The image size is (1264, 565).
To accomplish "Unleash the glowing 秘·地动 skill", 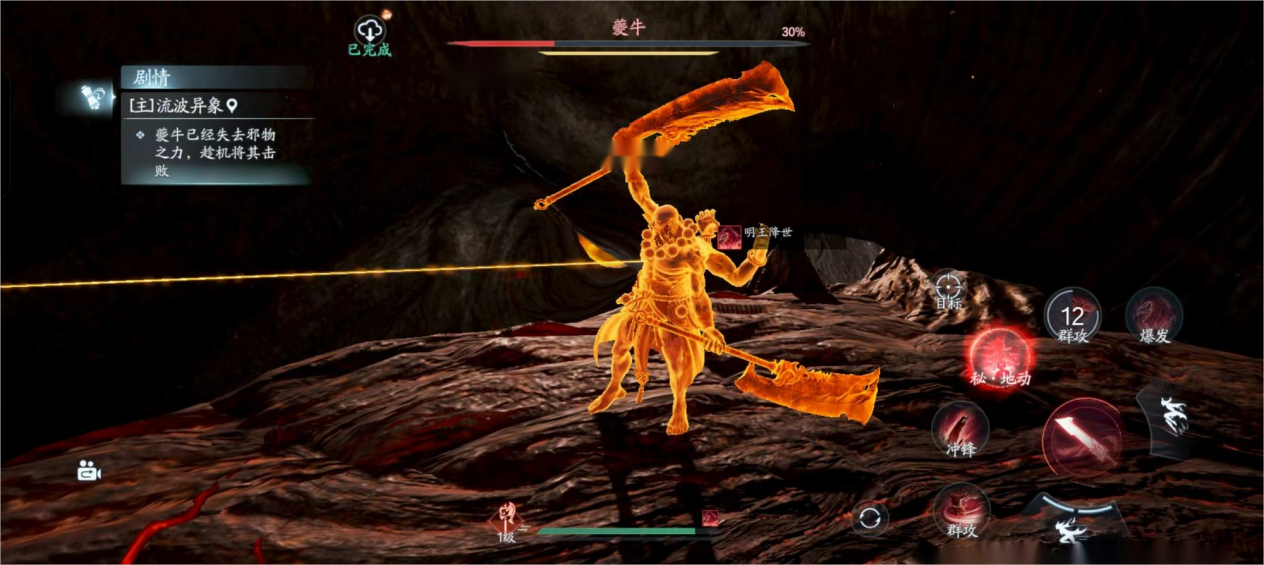I will (x=1000, y=358).
